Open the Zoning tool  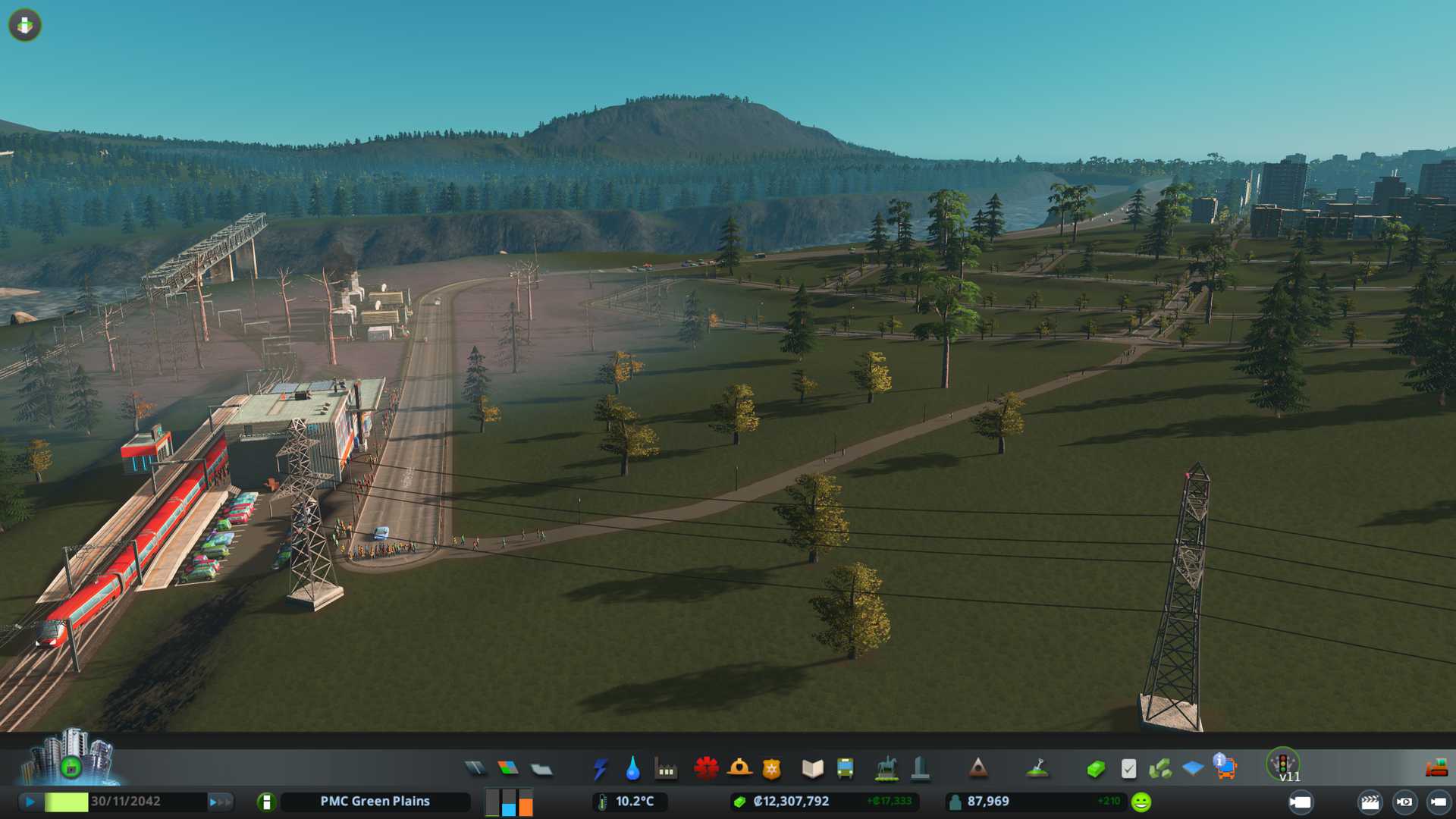click(x=508, y=769)
